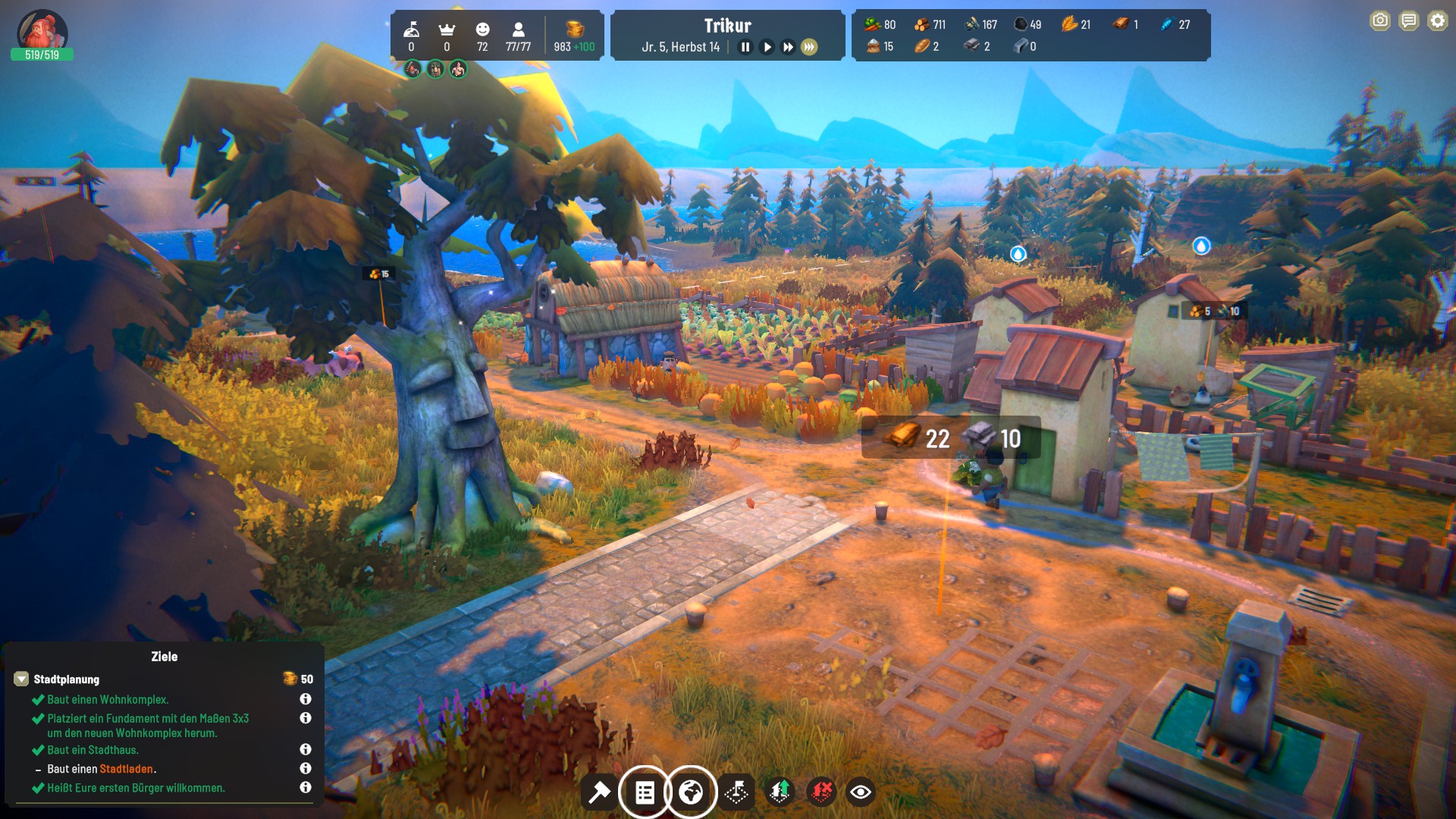Pause the game speed
Viewport: 1456px width, 819px height.
[745, 47]
